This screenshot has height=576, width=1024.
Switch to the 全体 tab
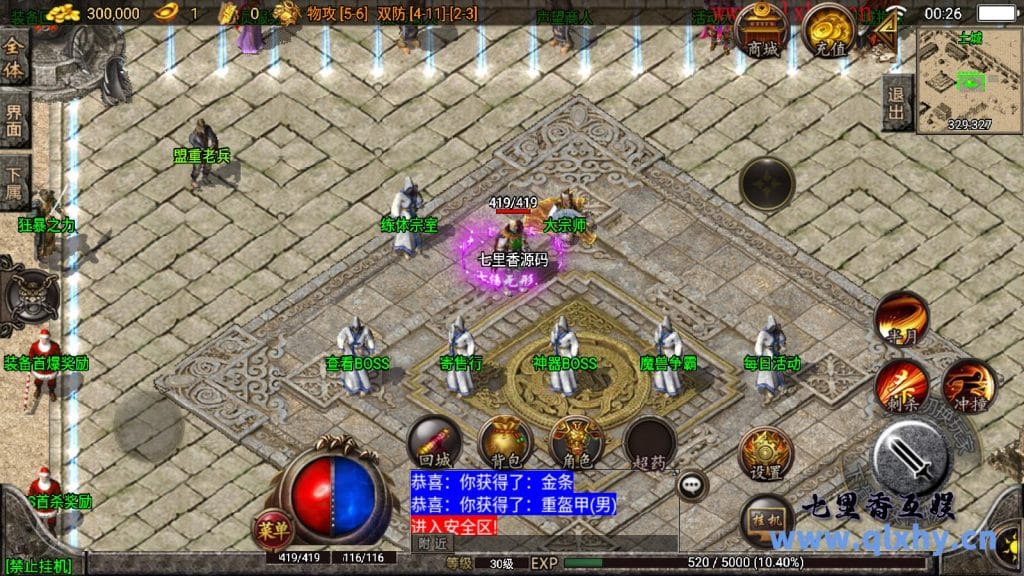(x=14, y=60)
